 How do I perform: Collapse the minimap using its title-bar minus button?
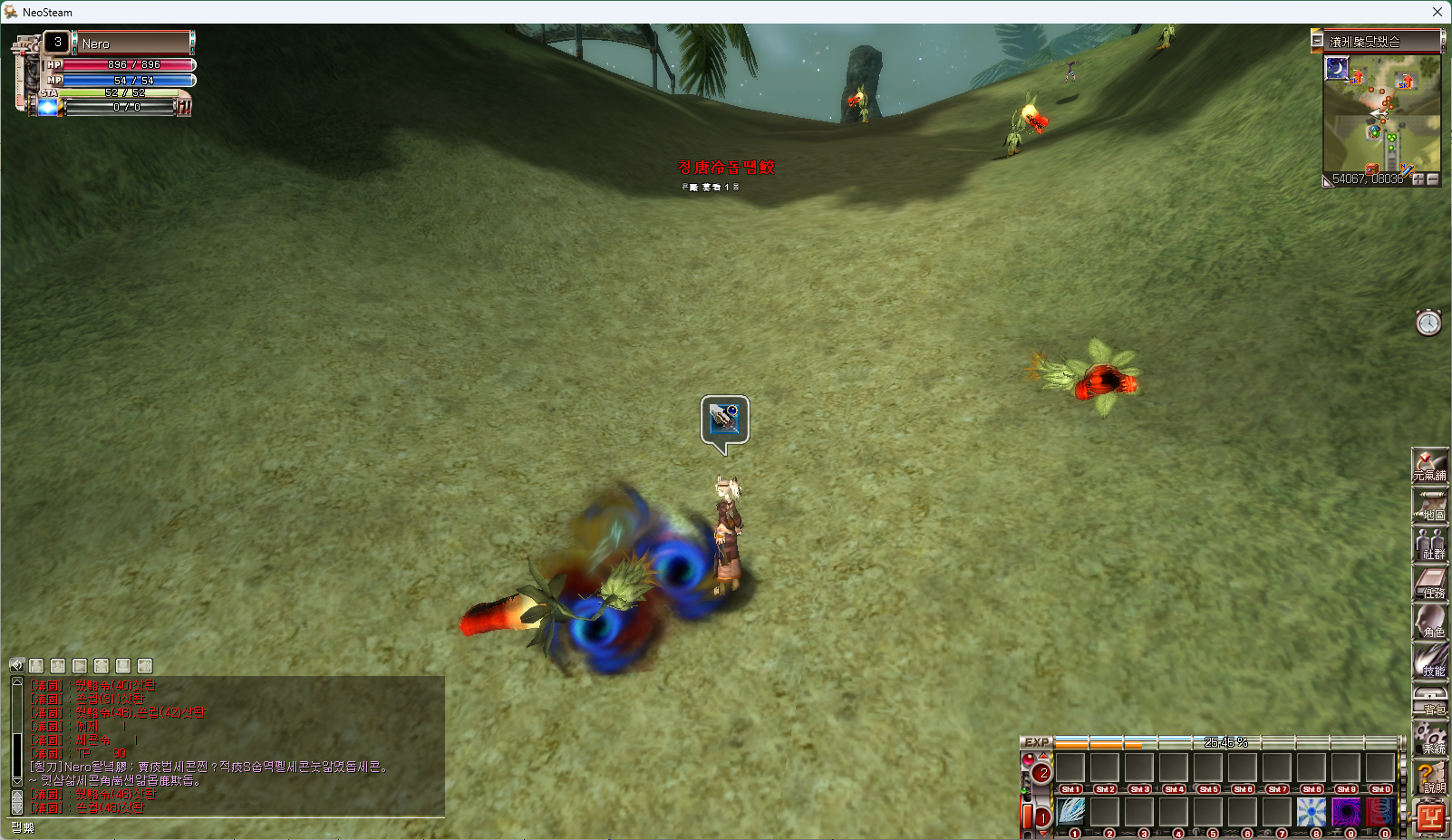[1317, 41]
